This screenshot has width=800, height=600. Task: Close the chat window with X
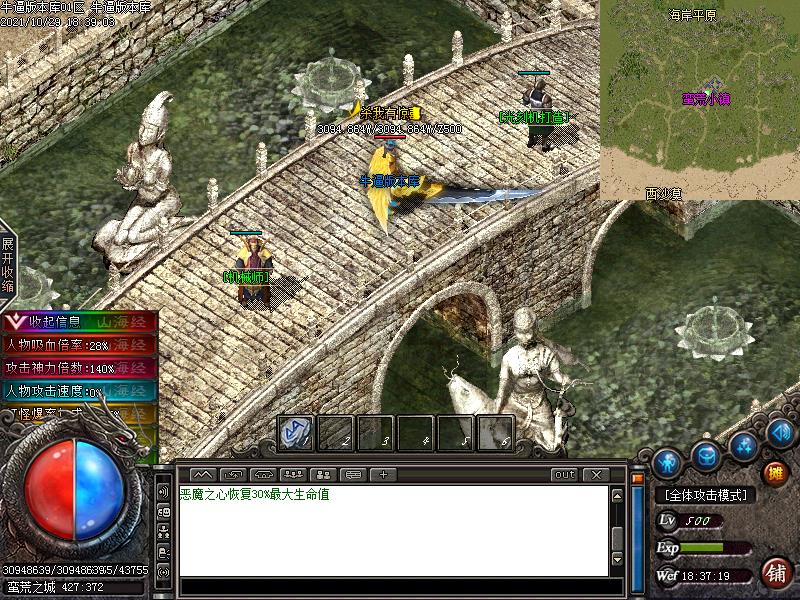pyautogui.click(x=596, y=475)
